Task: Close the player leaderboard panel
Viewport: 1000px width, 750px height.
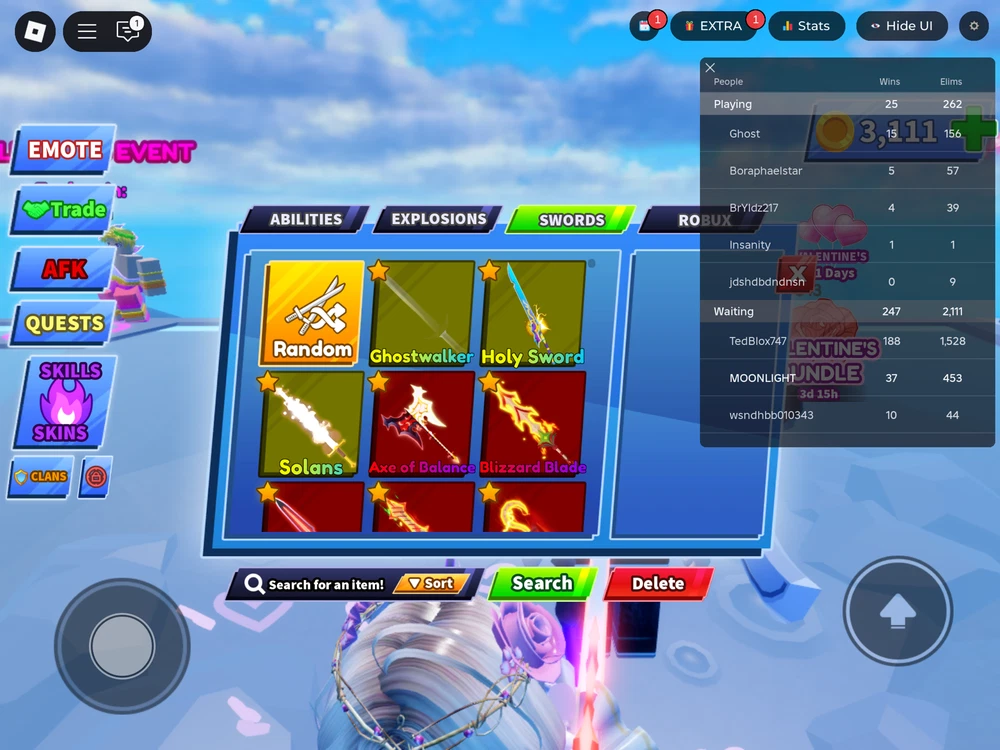Action: point(710,68)
